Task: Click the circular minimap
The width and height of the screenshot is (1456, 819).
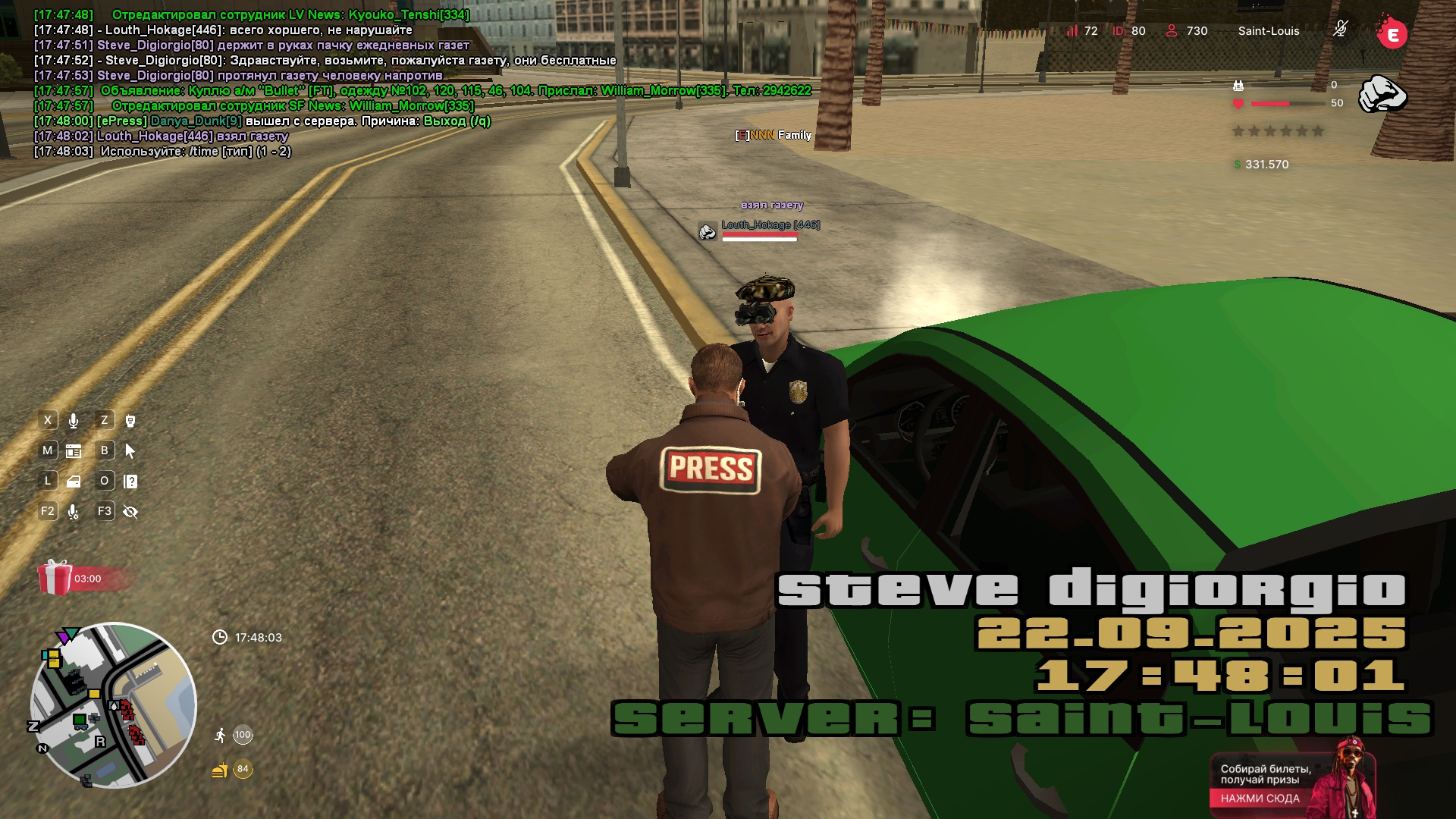Action: [113, 705]
